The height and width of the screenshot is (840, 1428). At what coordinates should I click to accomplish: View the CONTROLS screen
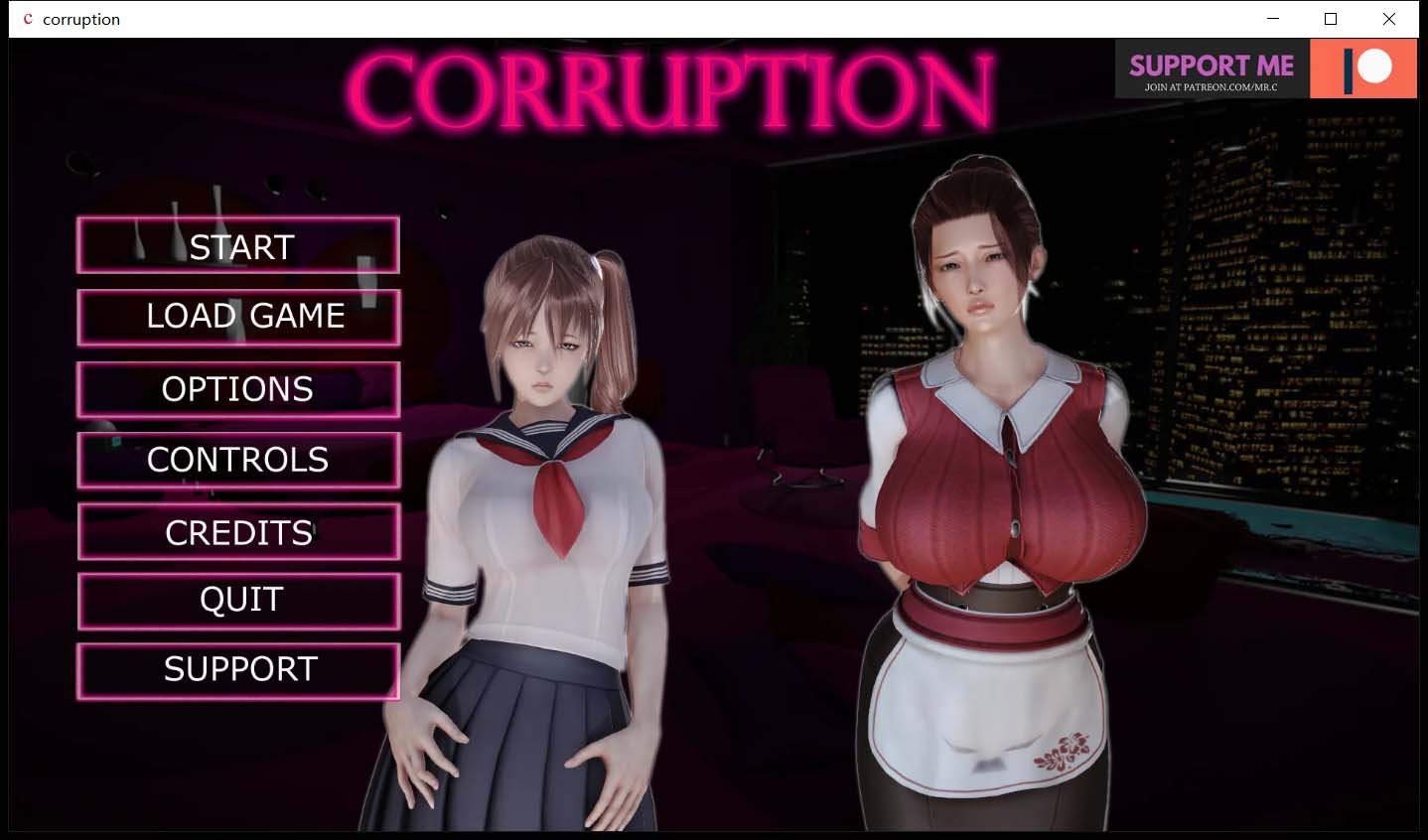pyautogui.click(x=238, y=460)
